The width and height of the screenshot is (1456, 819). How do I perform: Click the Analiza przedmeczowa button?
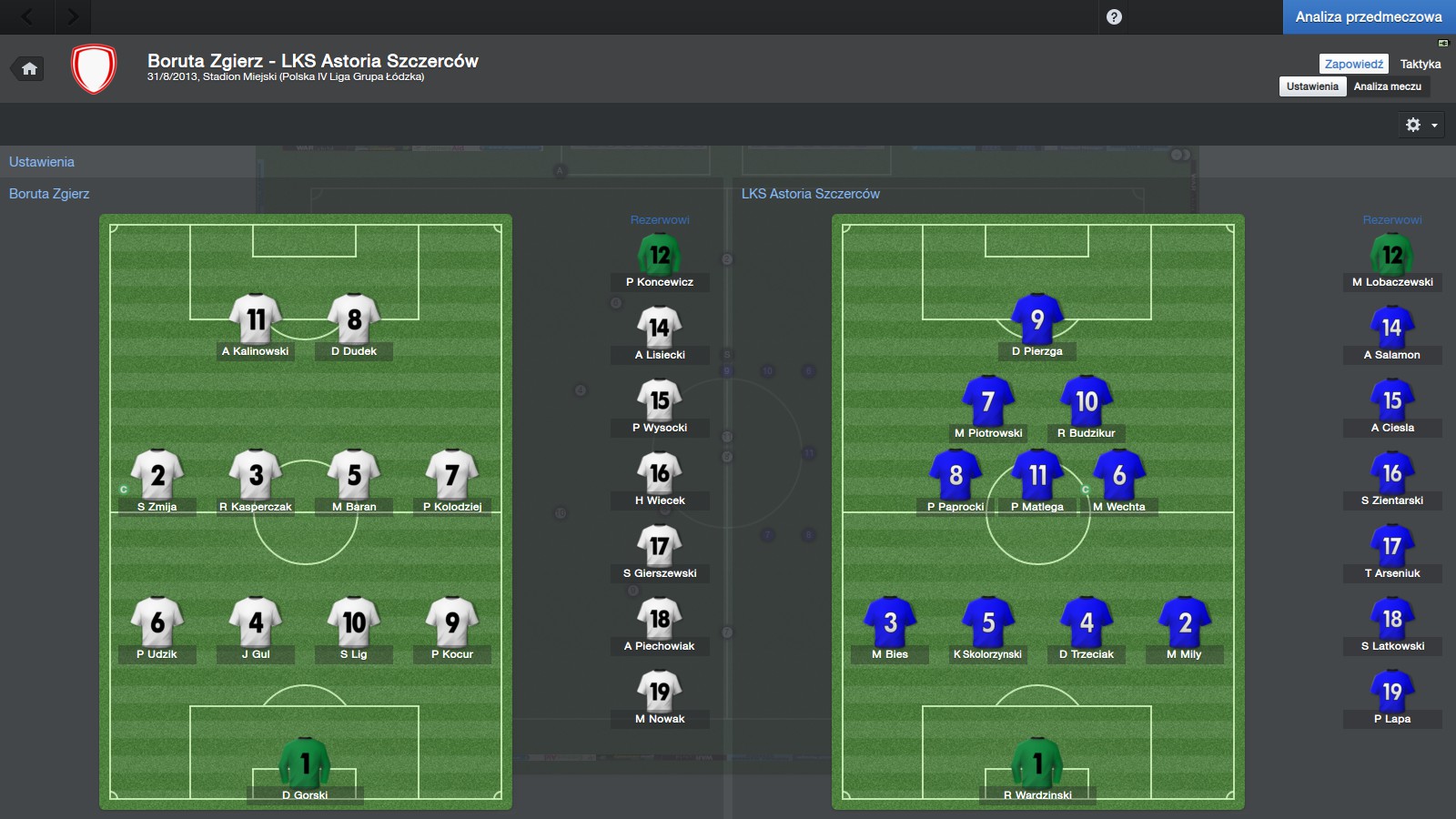point(1369,17)
